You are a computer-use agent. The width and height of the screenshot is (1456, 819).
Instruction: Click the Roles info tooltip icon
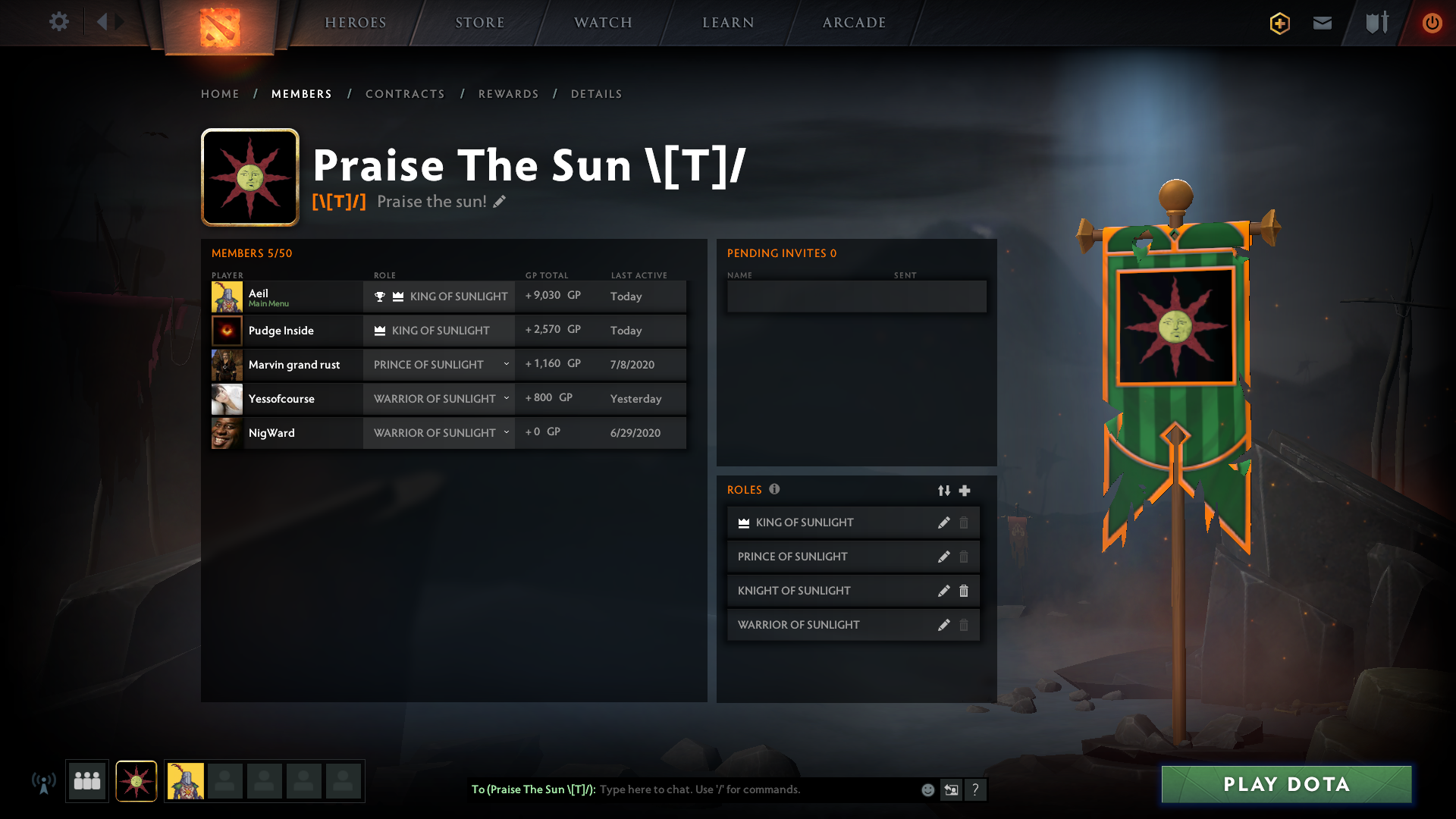pos(775,489)
